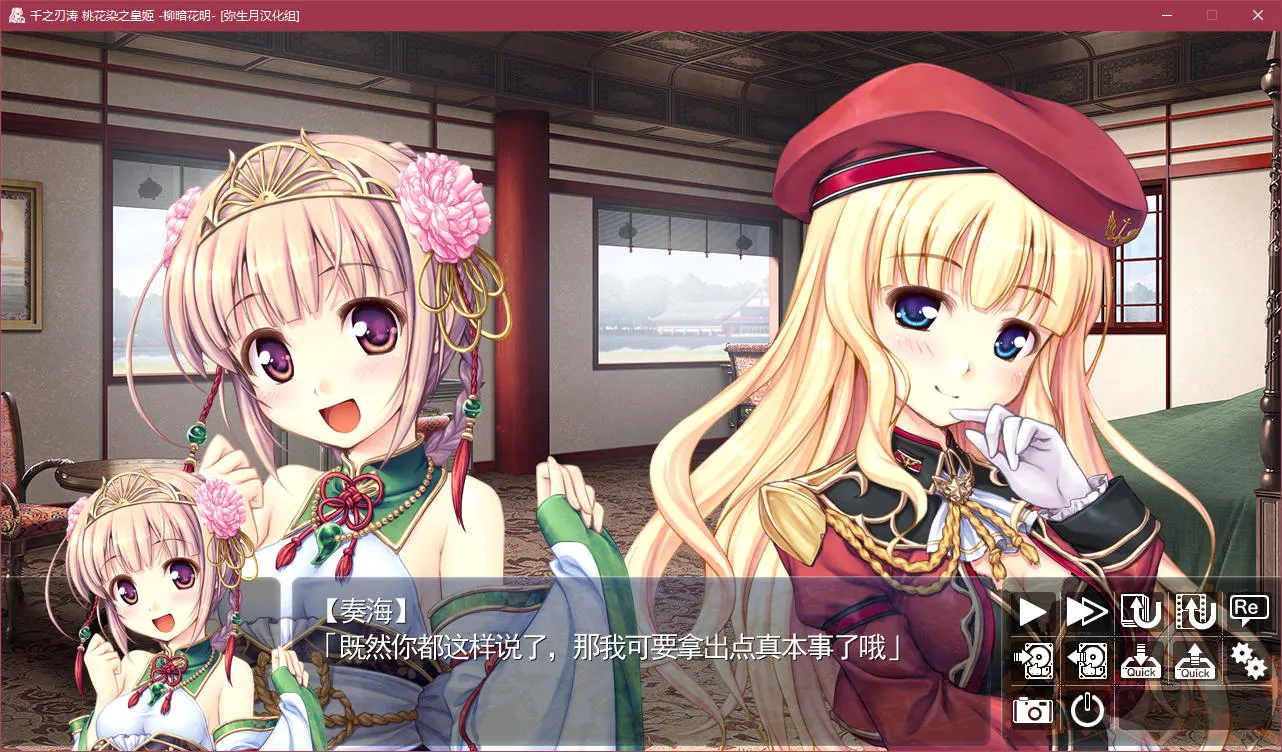Close the game window
The image size is (1282, 752).
pyautogui.click(x=1258, y=15)
